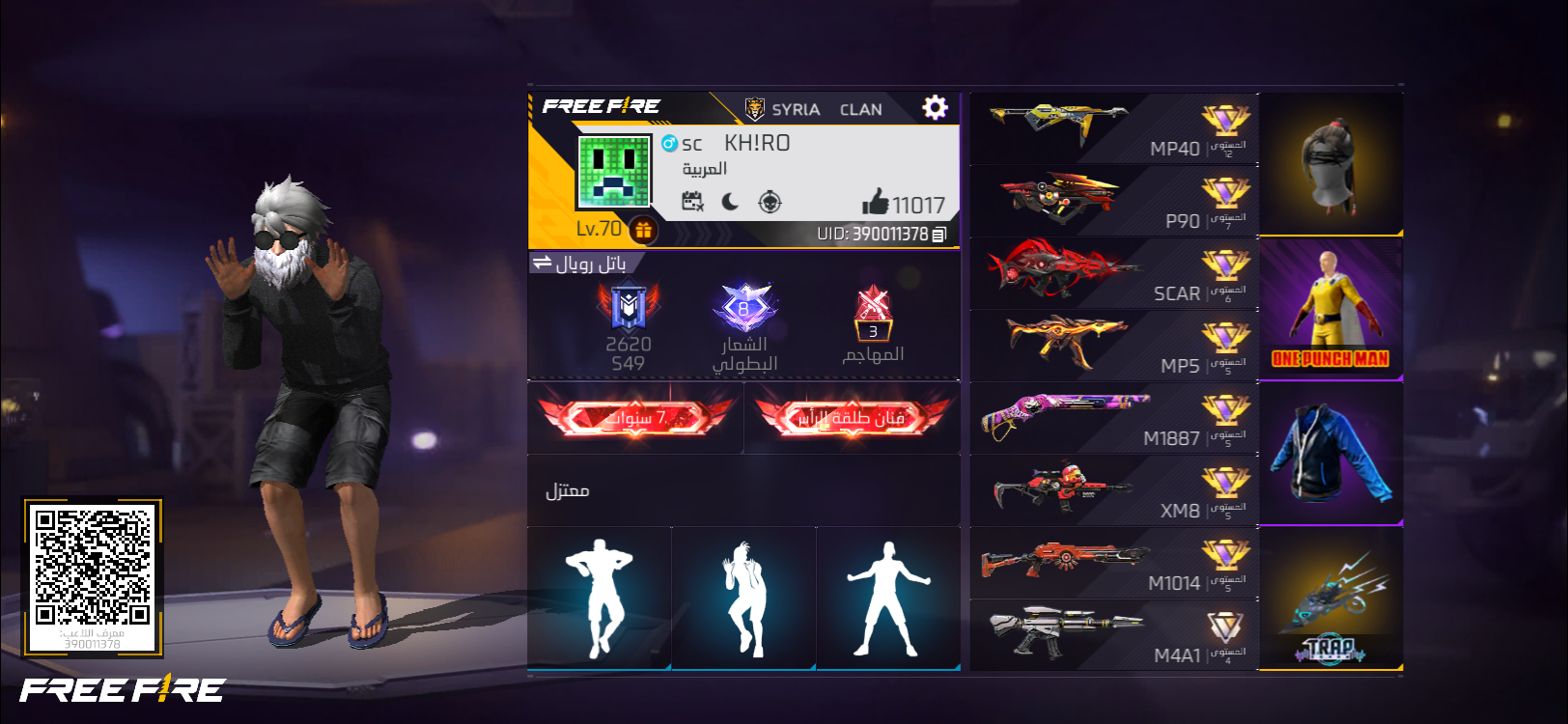
Task: Tap the thumbs-up like icon
Action: tap(875, 202)
